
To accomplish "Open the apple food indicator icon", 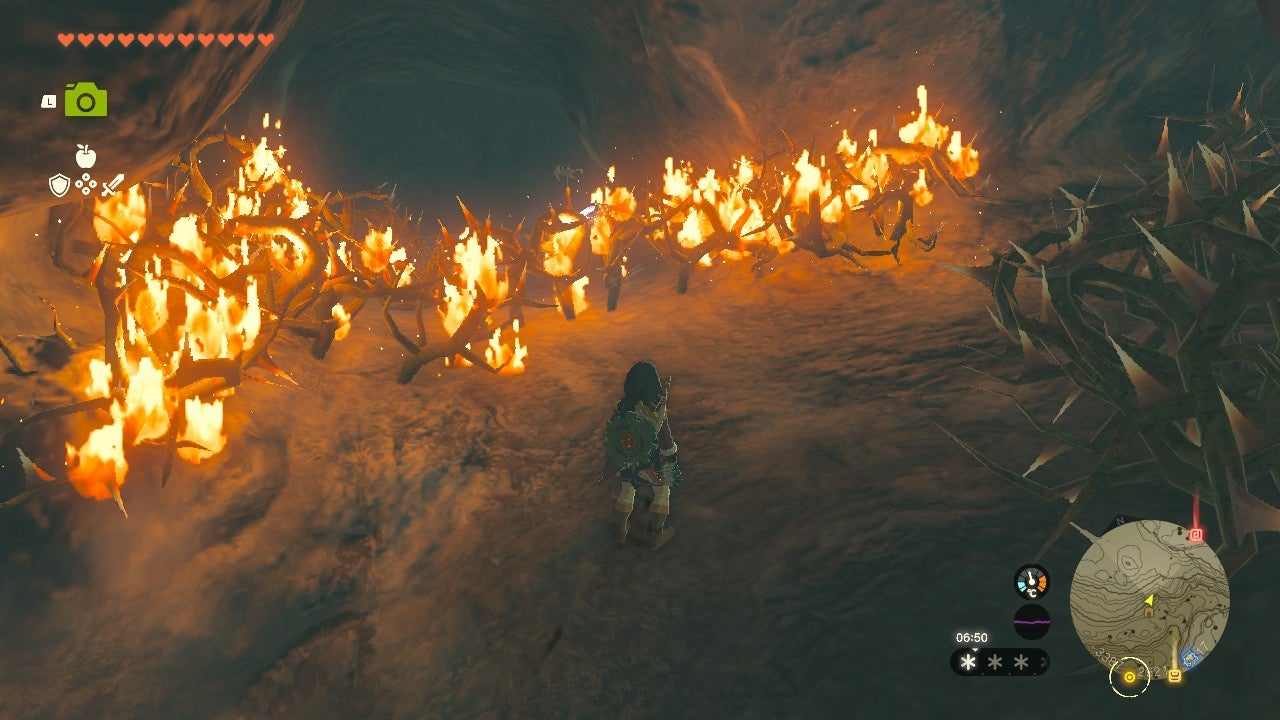I will pyautogui.click(x=85, y=154).
